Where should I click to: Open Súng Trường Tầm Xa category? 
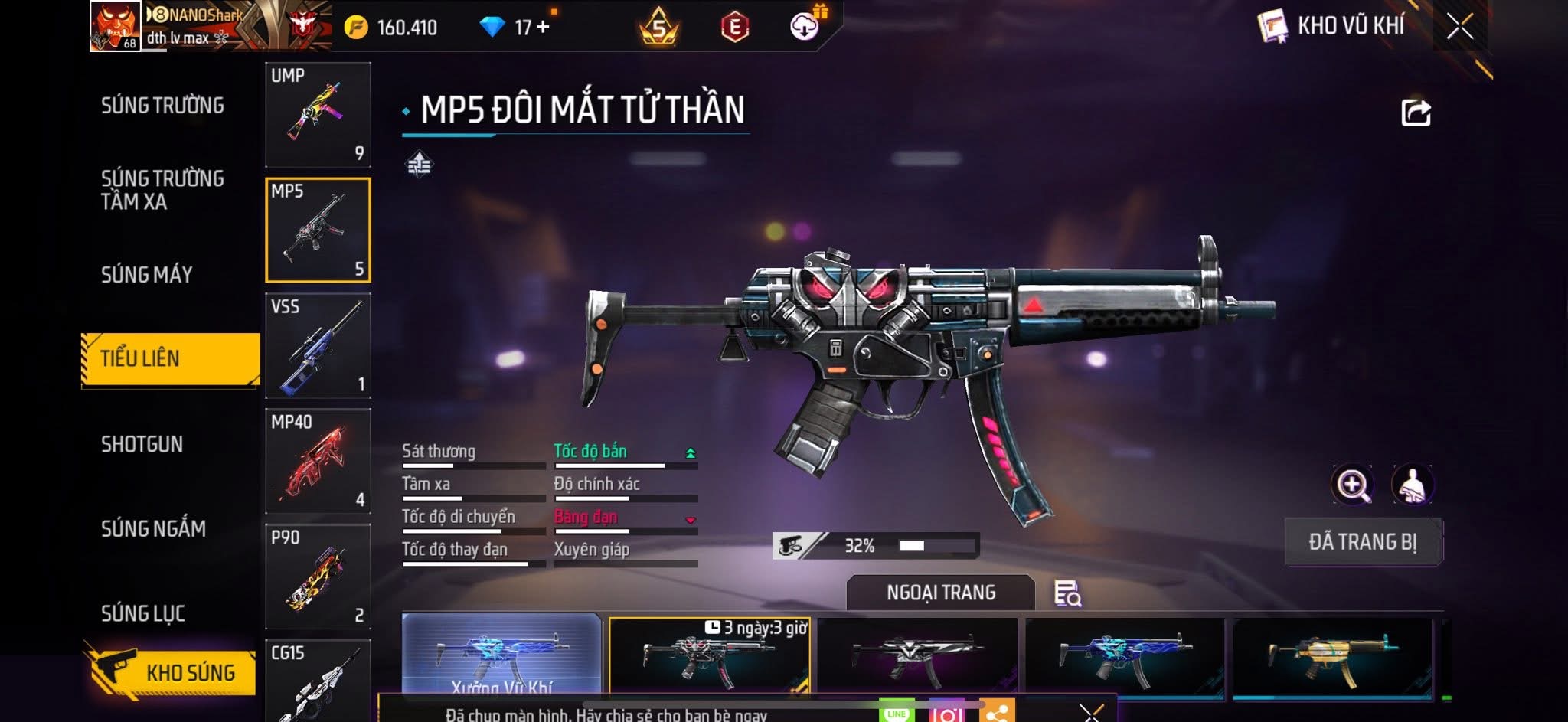[x=162, y=190]
